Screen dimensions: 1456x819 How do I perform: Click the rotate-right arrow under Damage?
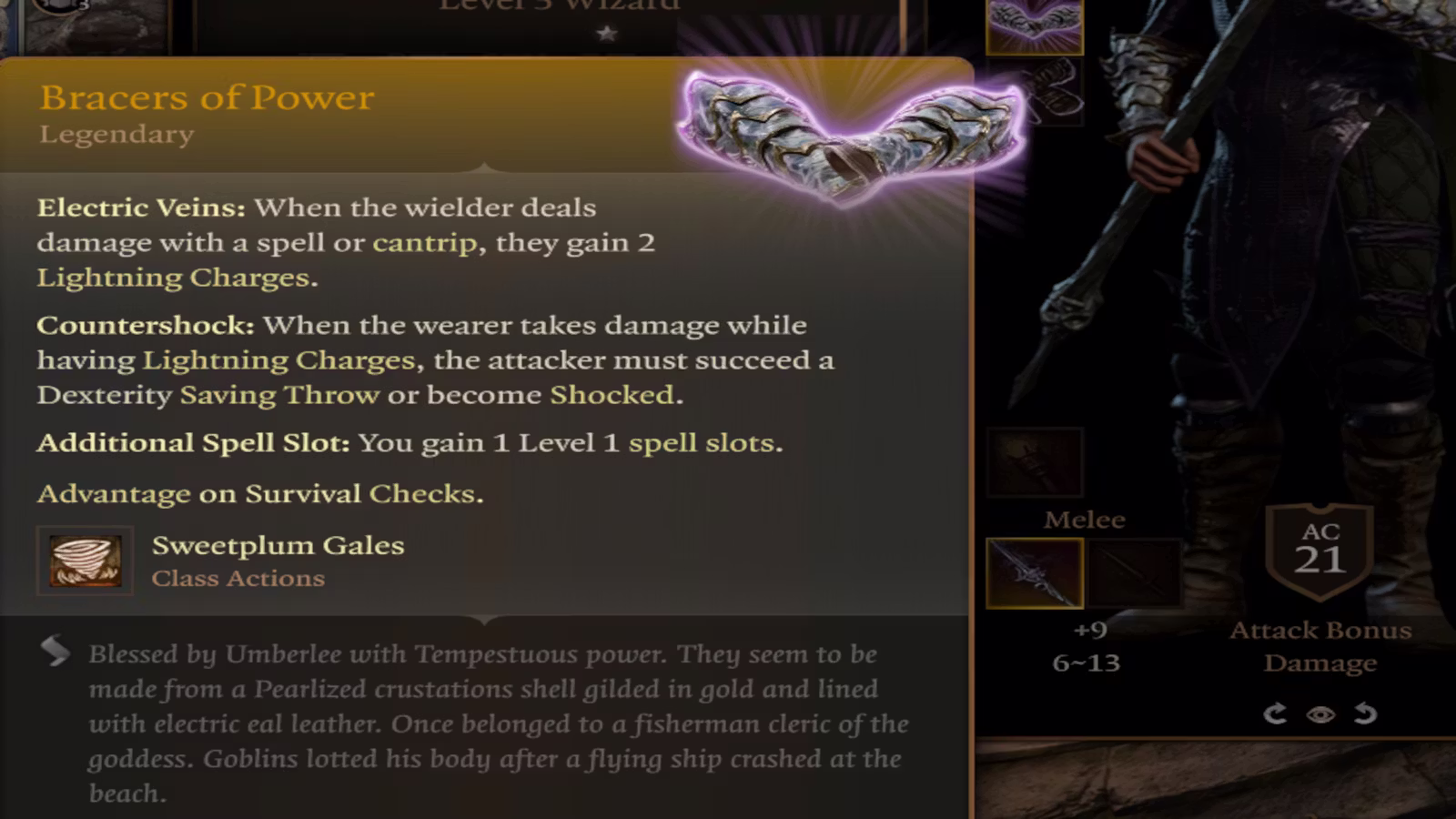1274,714
